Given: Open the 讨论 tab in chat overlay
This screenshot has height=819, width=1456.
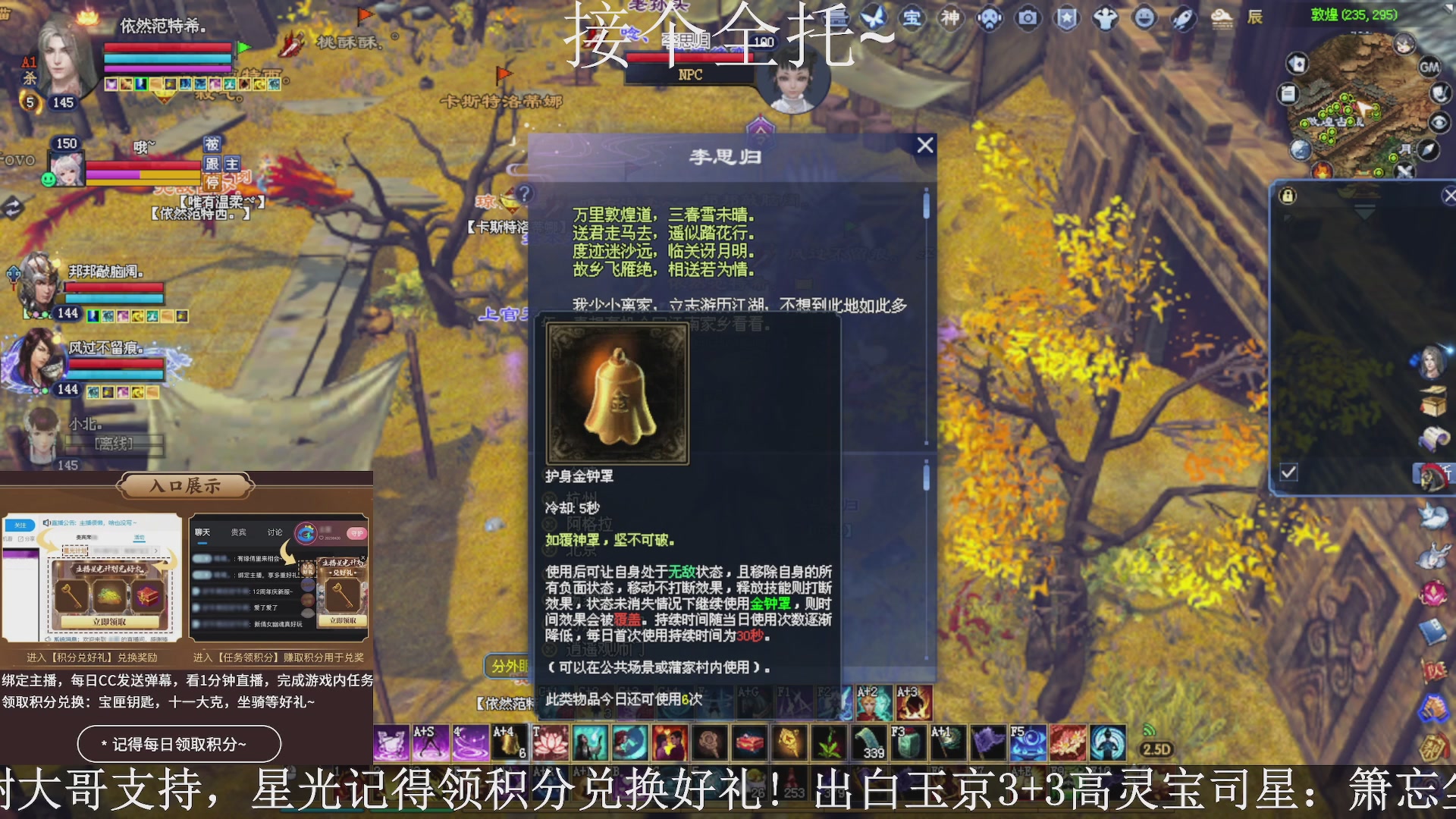Looking at the screenshot, I should [275, 532].
